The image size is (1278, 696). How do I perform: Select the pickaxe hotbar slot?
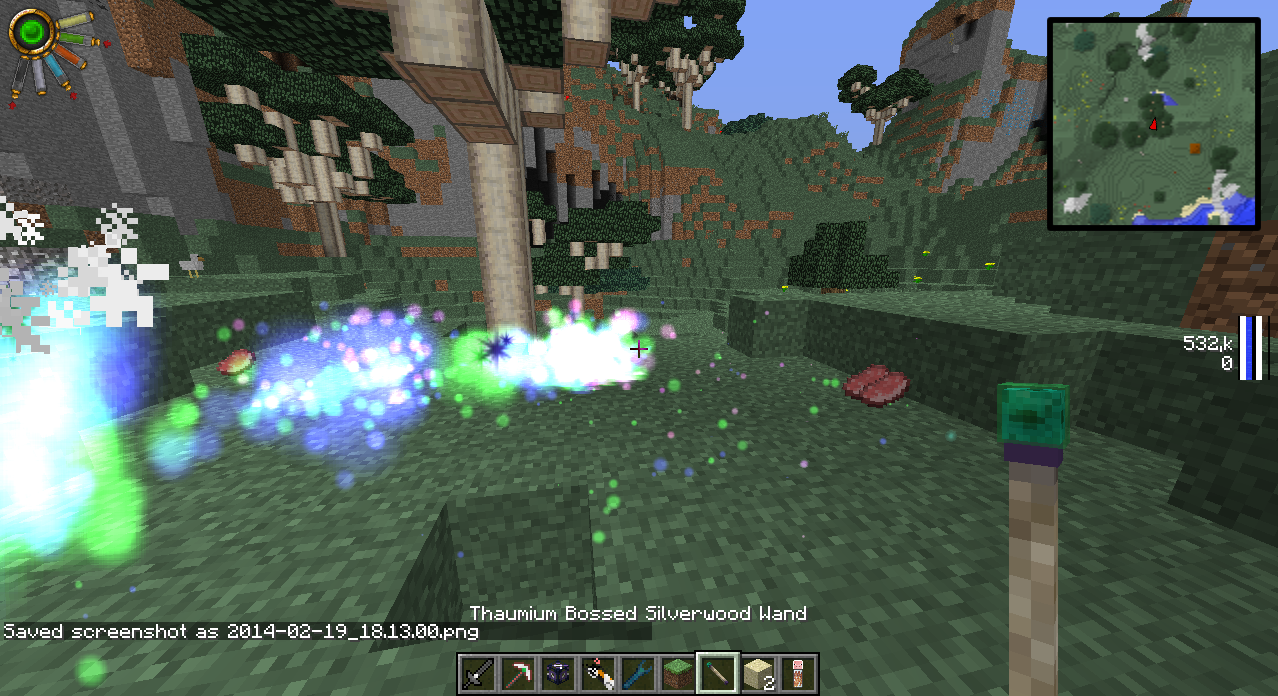tap(518, 674)
